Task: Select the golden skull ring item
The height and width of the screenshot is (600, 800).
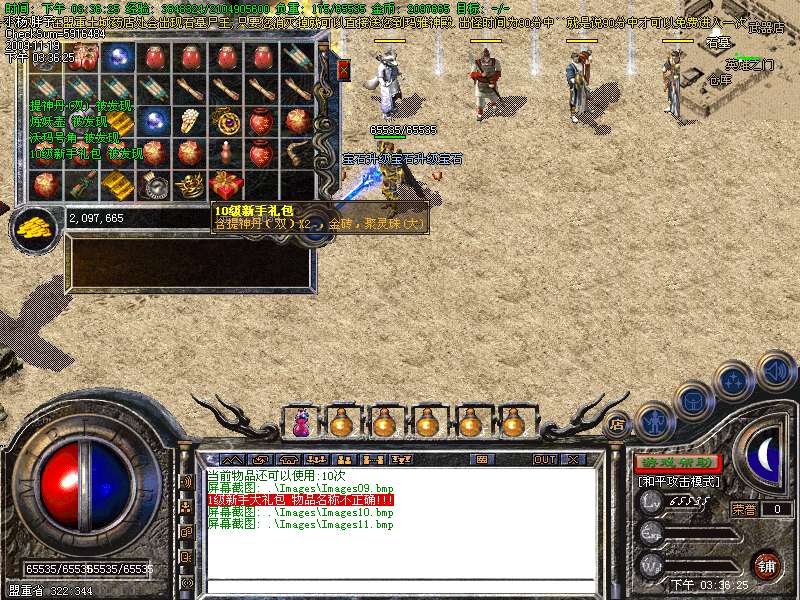Action: (x=189, y=185)
